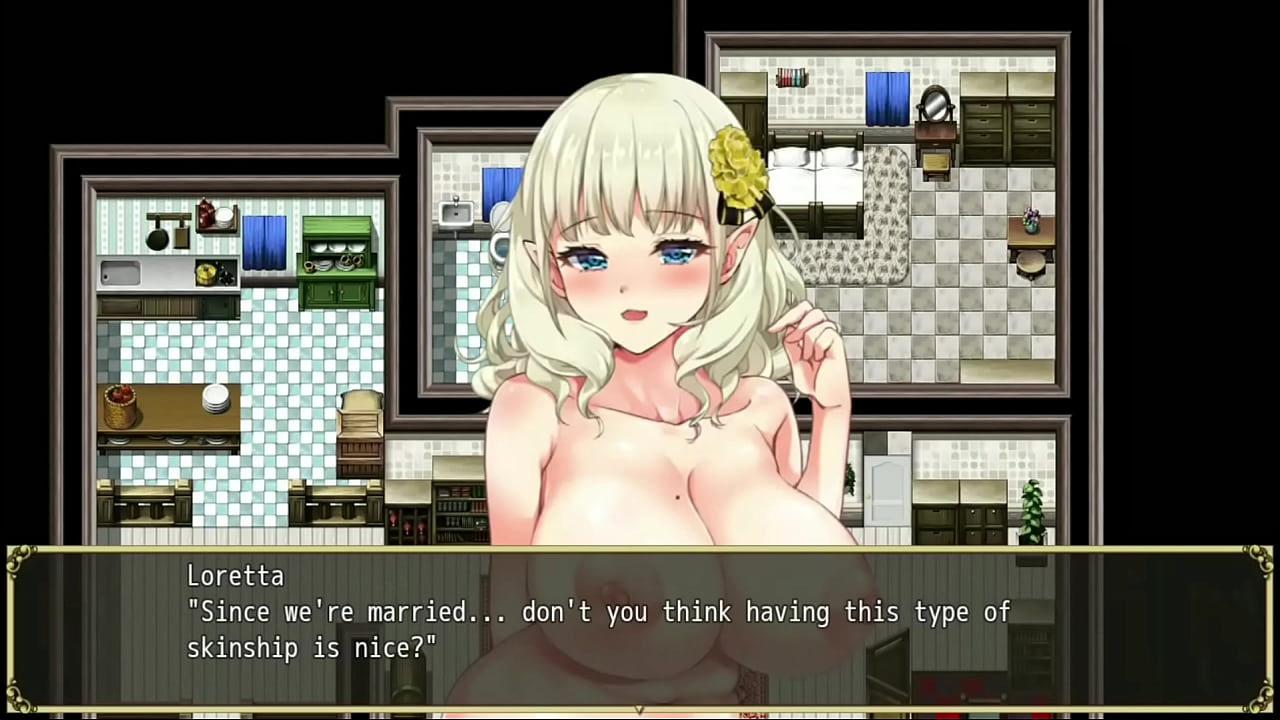
Task: Click the Loretta name label
Action: 235,575
